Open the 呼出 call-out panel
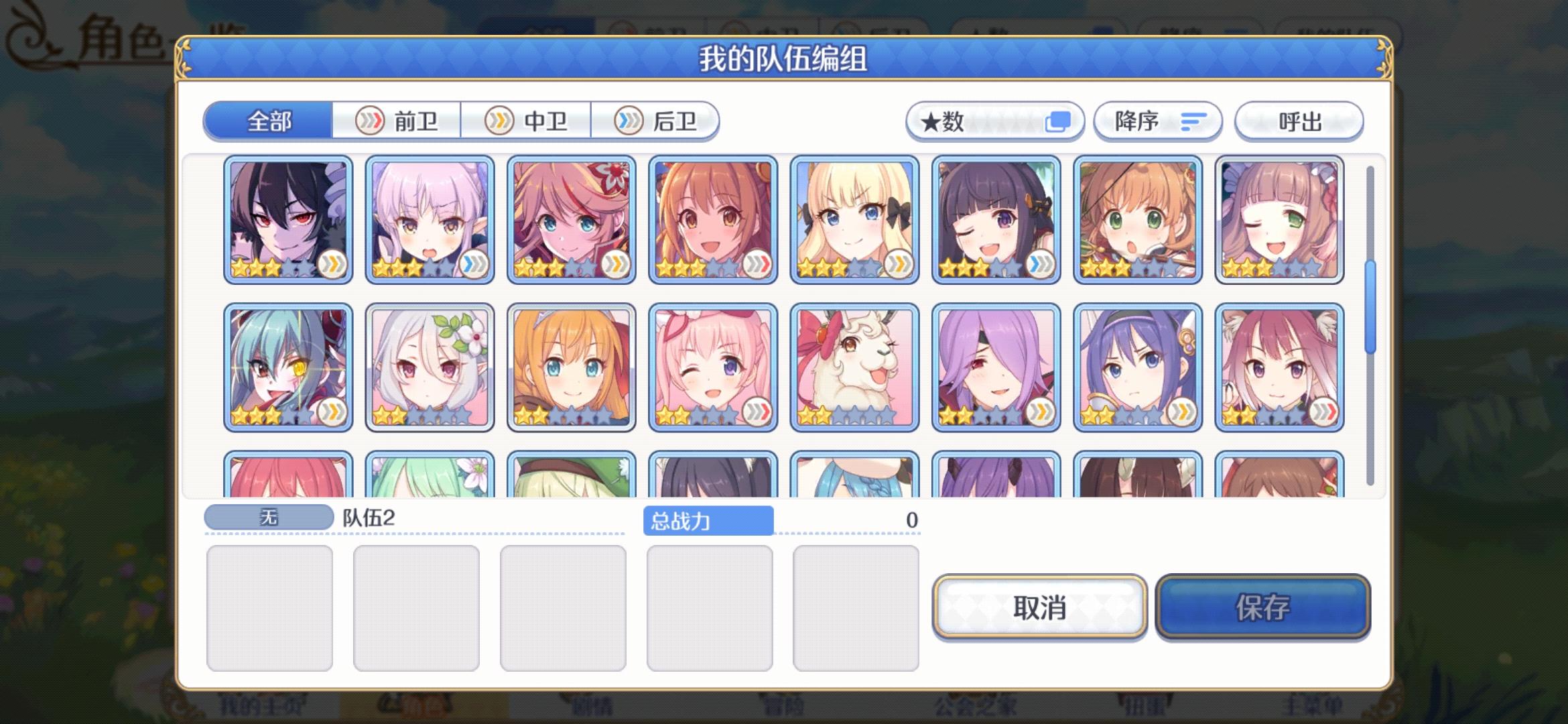This screenshot has width=1568, height=724. (x=1298, y=121)
